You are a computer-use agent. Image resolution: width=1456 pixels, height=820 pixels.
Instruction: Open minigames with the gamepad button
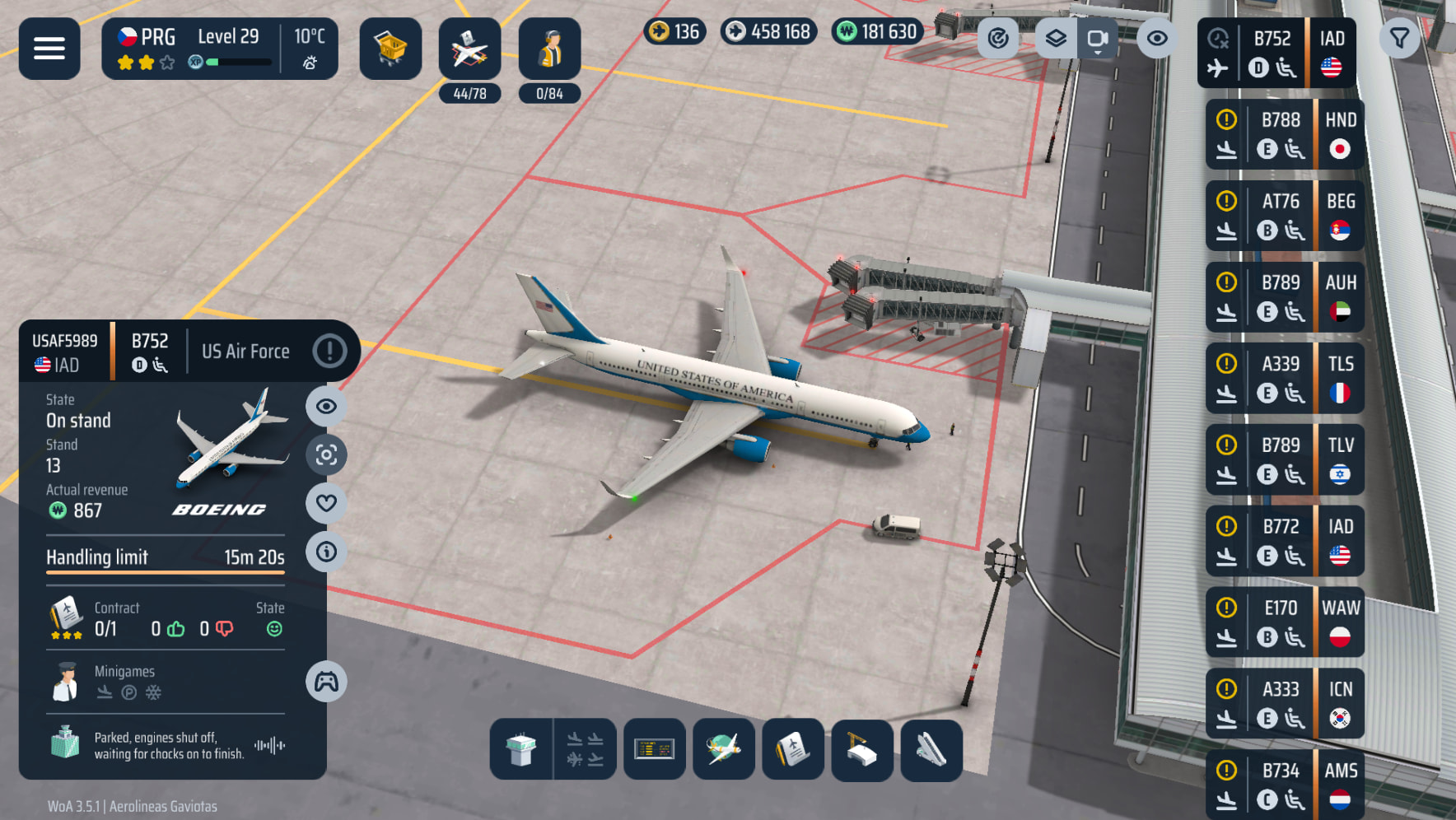pos(326,682)
